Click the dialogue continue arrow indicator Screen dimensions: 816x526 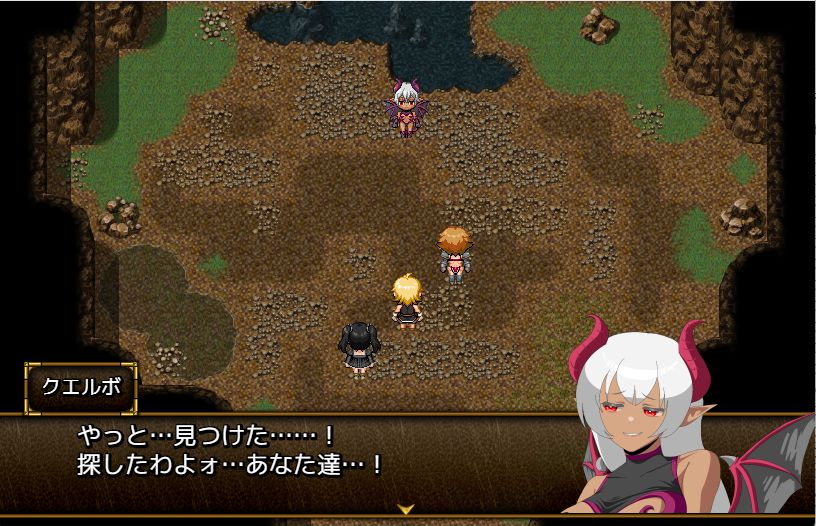tap(406, 509)
